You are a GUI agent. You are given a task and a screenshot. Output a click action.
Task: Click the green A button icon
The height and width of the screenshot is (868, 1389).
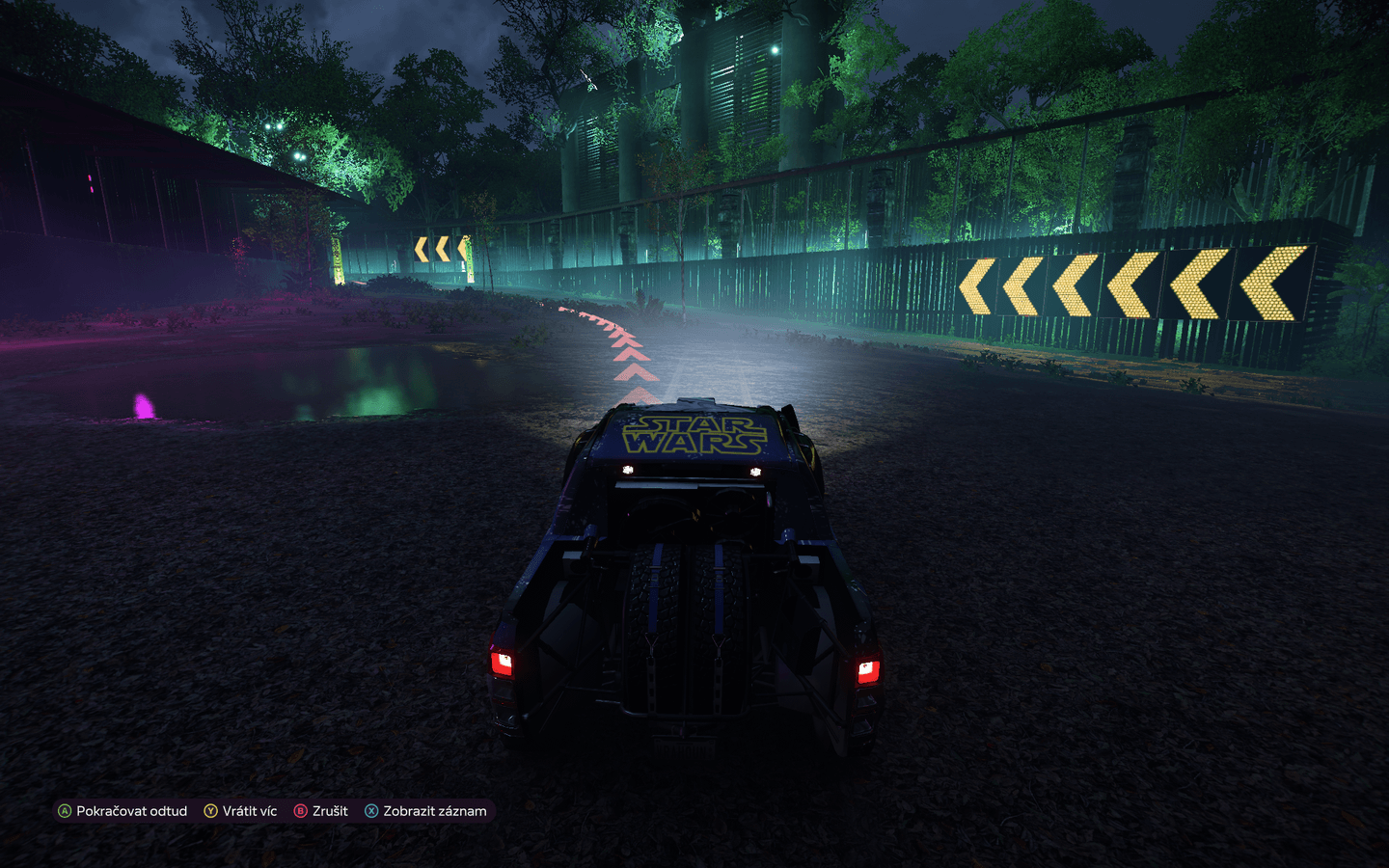(x=65, y=811)
